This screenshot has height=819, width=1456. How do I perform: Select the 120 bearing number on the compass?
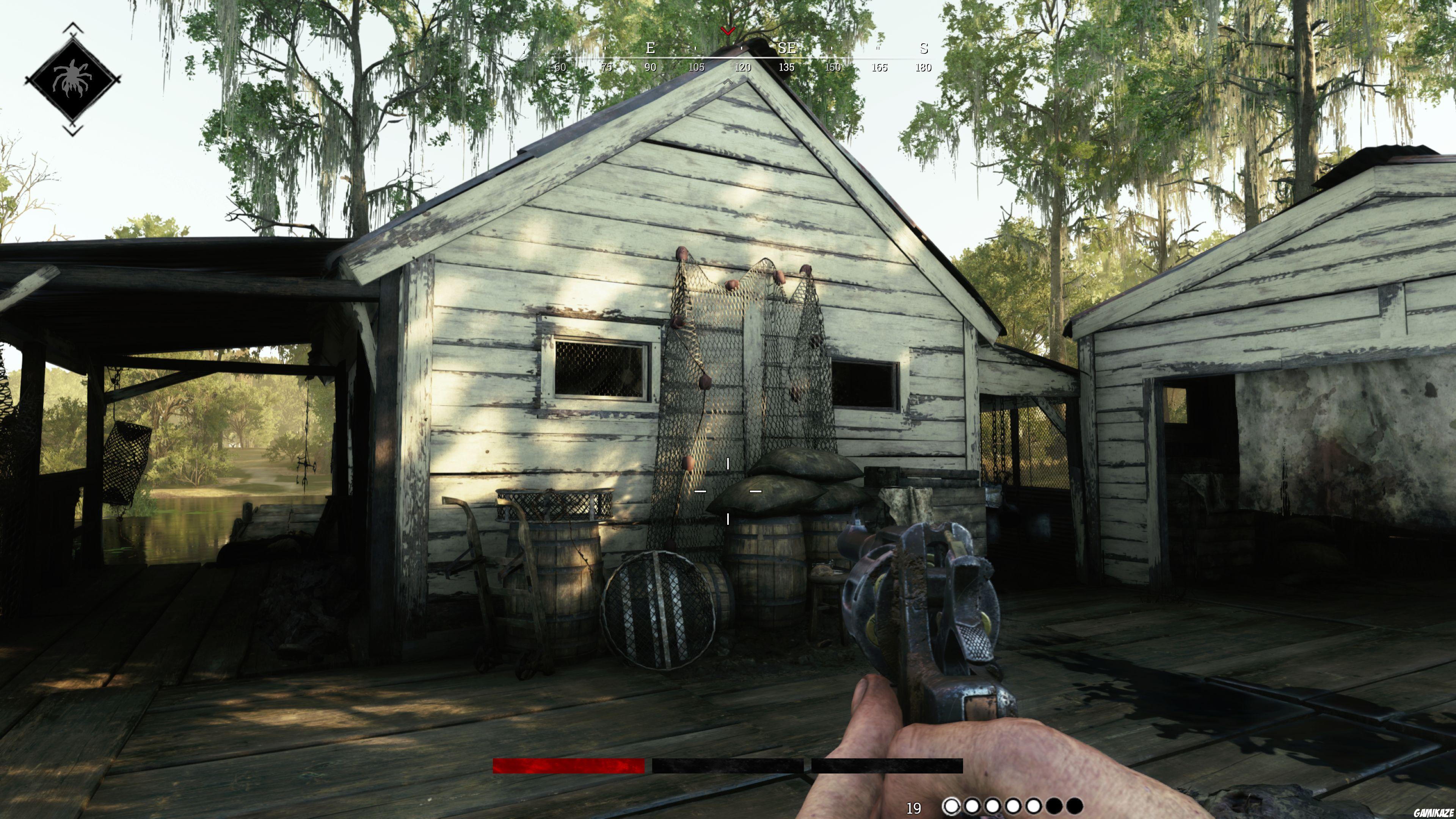[744, 67]
